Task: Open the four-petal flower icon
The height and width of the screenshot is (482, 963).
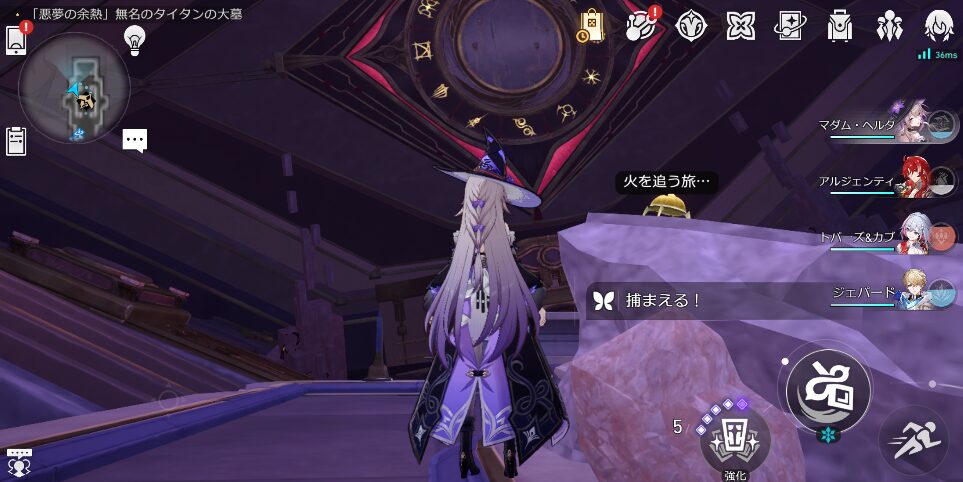Action: pos(740,26)
